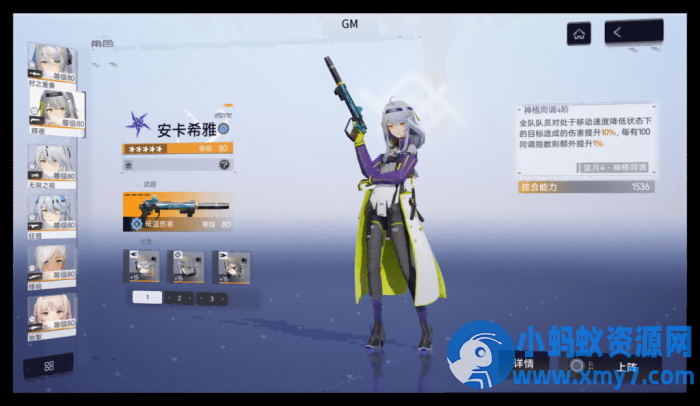This screenshot has height=406, width=700.
Task: Select the 绯焰 character portrait
Action: pos(53,264)
